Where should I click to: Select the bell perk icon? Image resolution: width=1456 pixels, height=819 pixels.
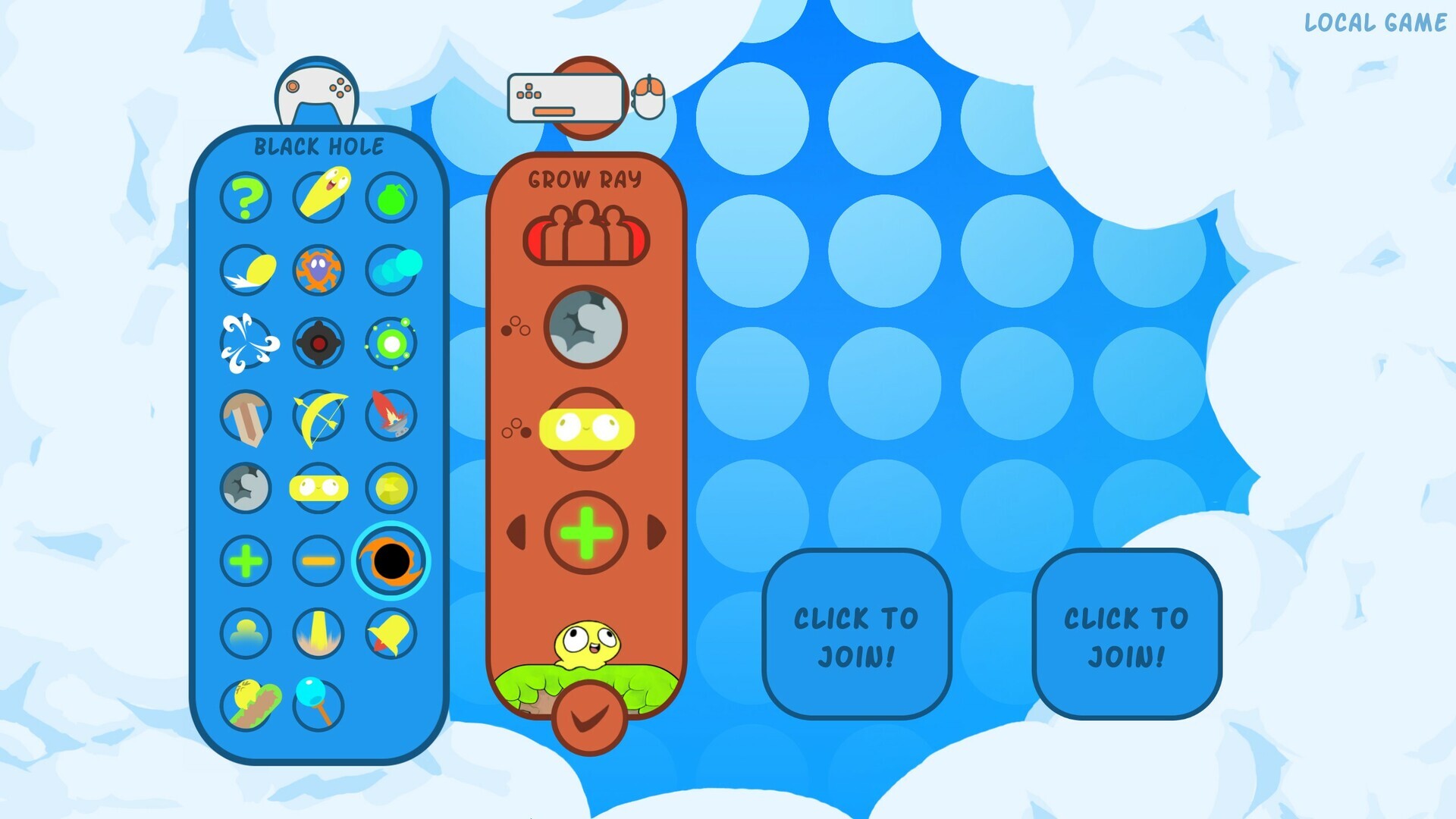coord(391,634)
